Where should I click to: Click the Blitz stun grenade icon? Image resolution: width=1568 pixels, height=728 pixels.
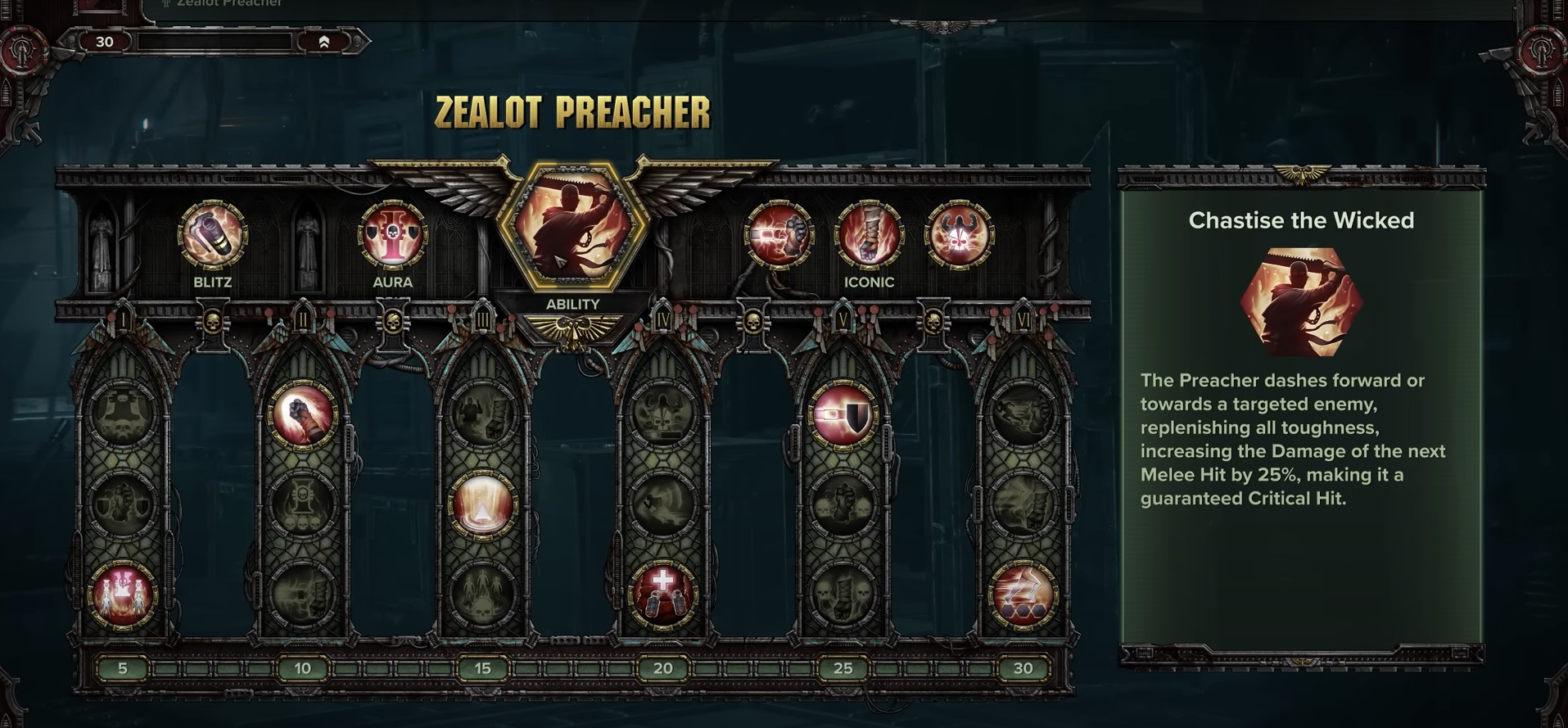(x=212, y=235)
